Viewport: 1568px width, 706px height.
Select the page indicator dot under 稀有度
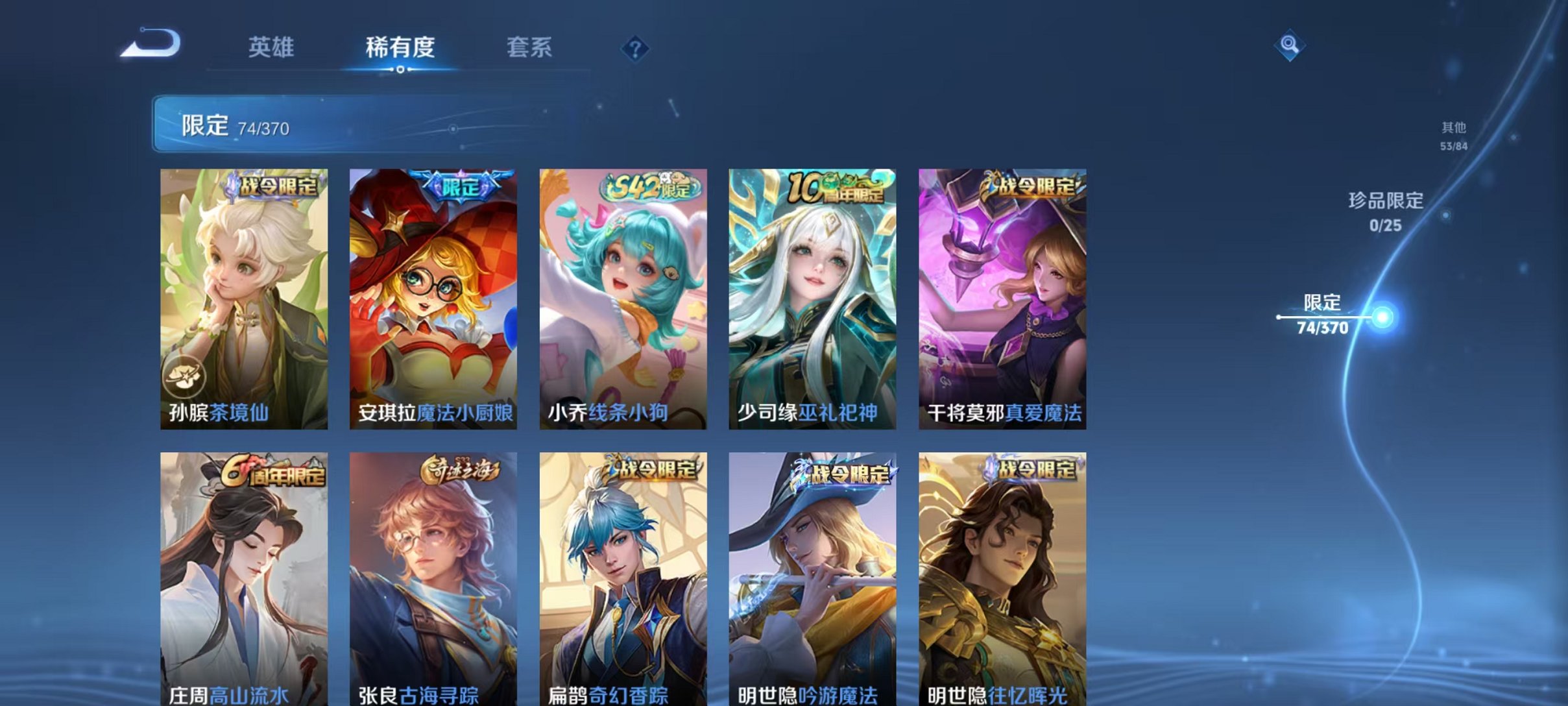click(x=400, y=69)
